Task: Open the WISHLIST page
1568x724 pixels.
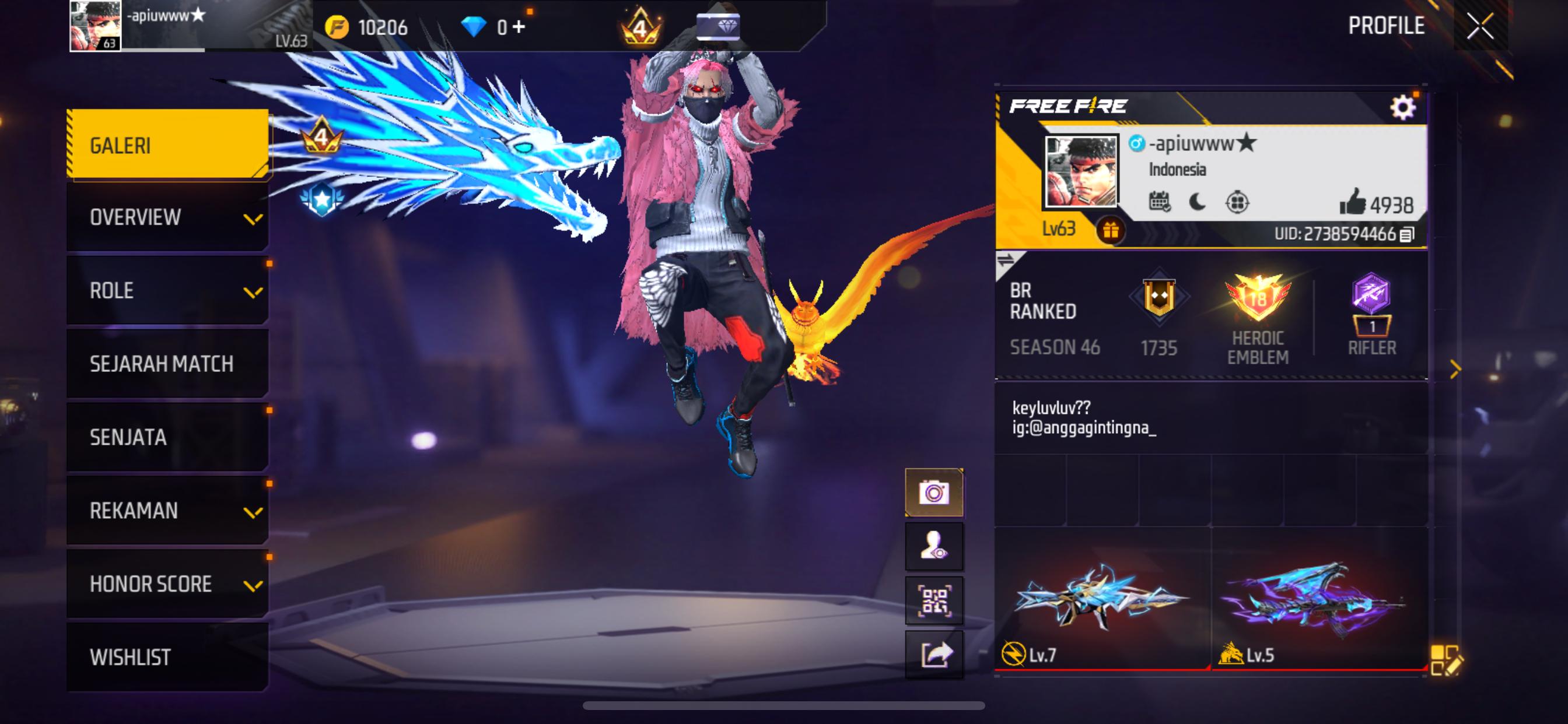Action: coord(167,657)
